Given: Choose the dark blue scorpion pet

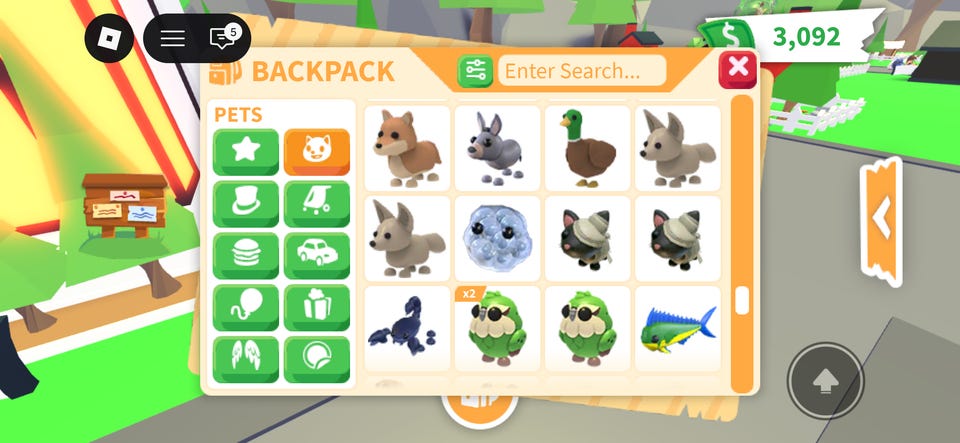Looking at the screenshot, I should pyautogui.click(x=406, y=329).
